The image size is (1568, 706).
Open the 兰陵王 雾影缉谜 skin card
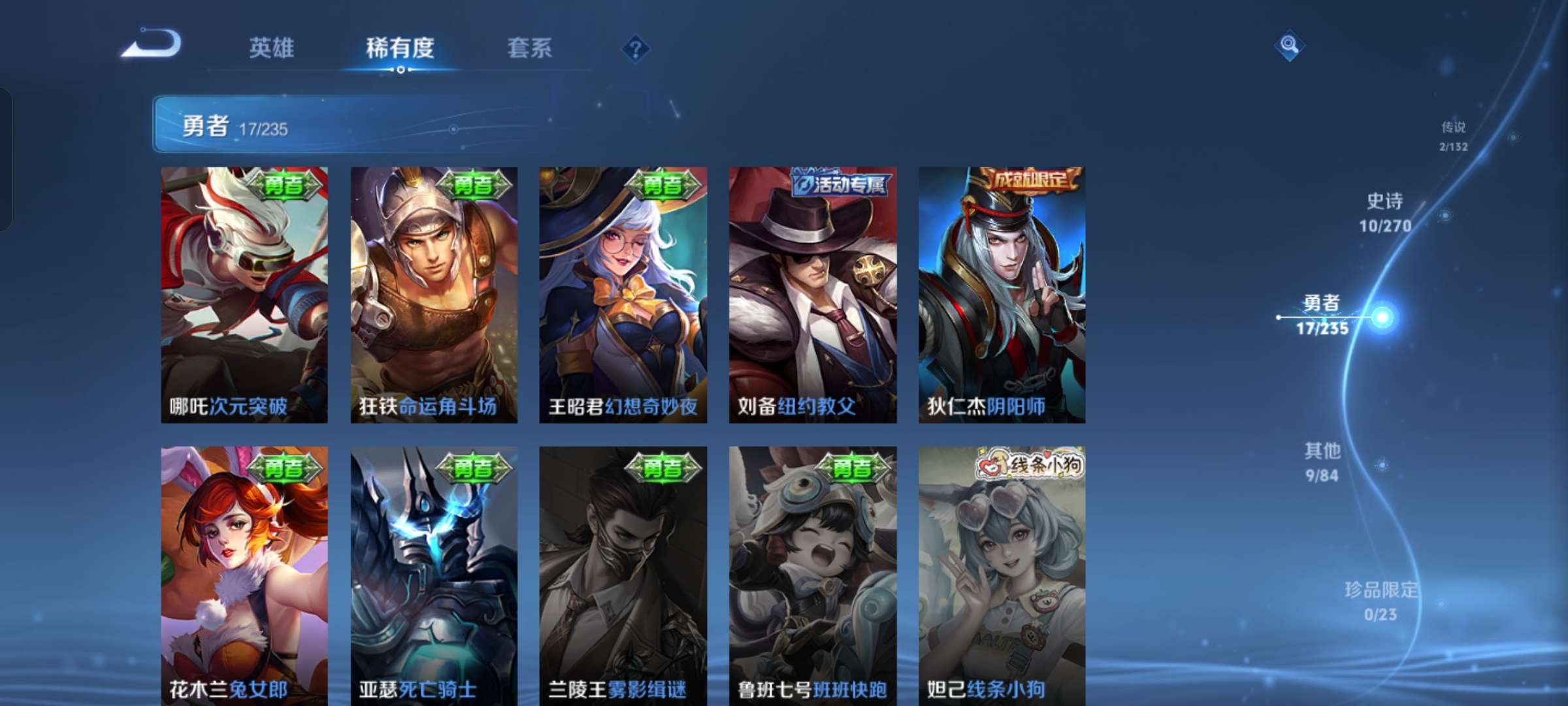click(x=623, y=575)
